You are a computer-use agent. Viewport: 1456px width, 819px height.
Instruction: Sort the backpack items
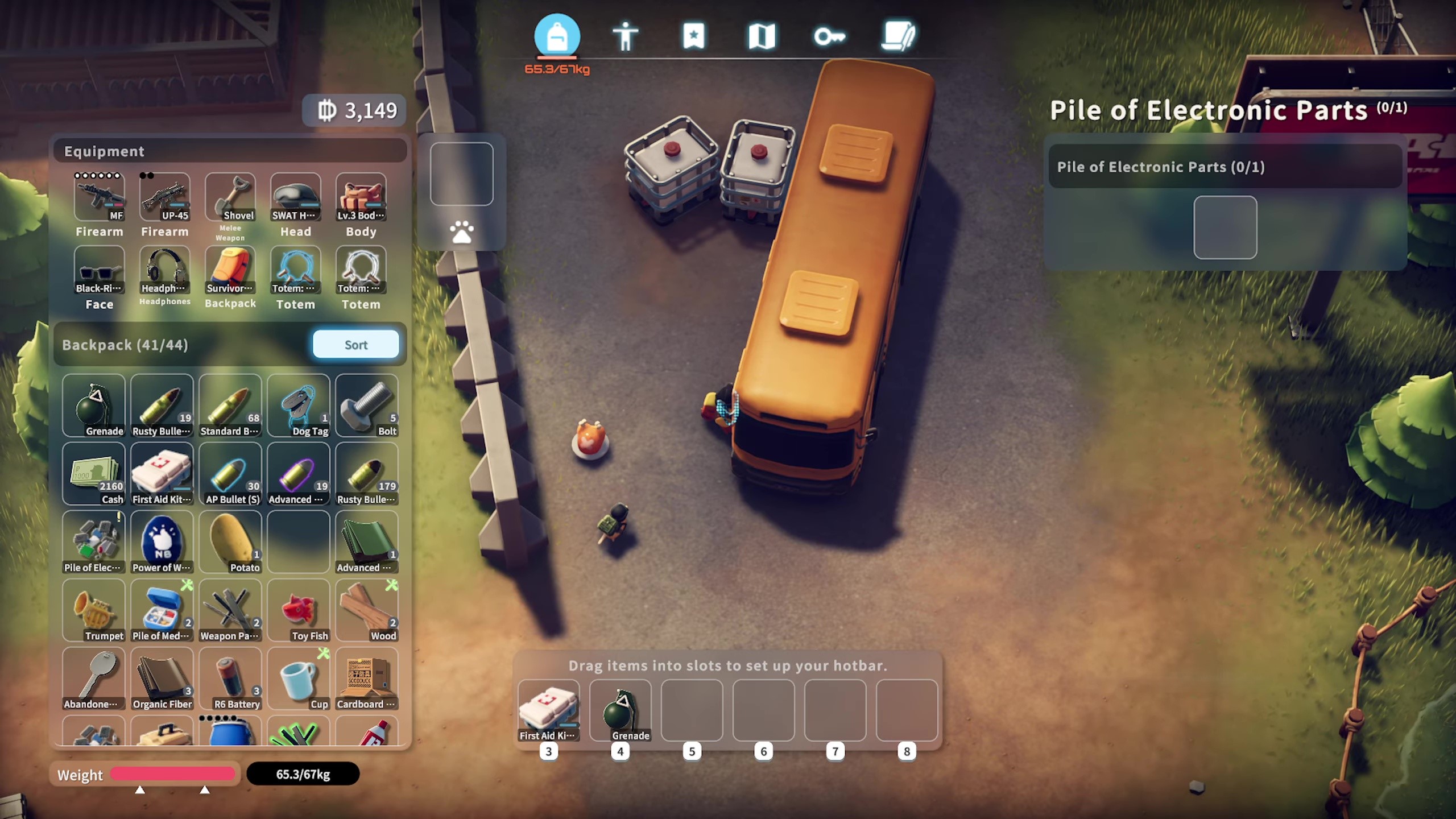[x=355, y=345]
